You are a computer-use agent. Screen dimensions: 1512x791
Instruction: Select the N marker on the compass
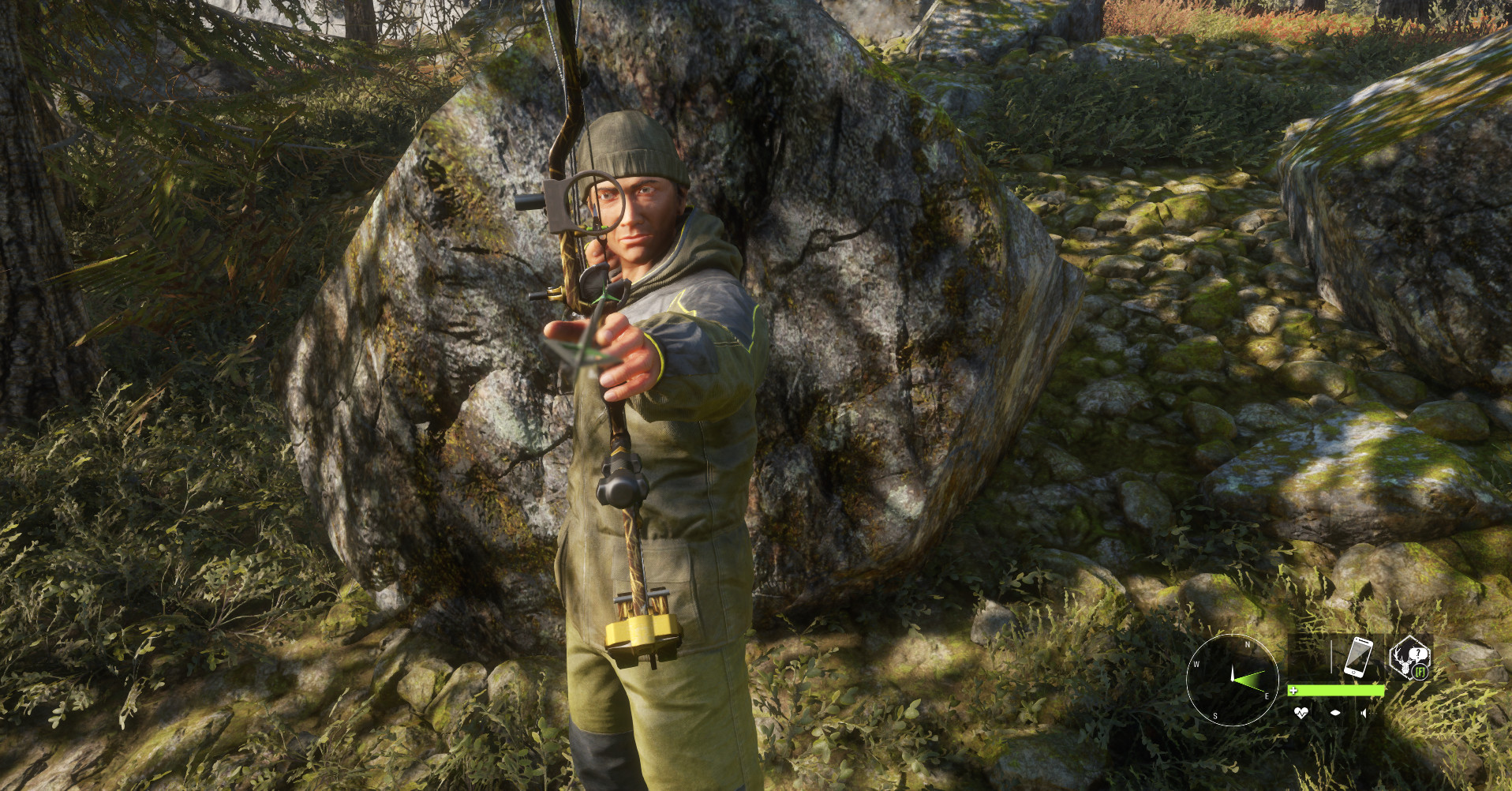click(1248, 644)
